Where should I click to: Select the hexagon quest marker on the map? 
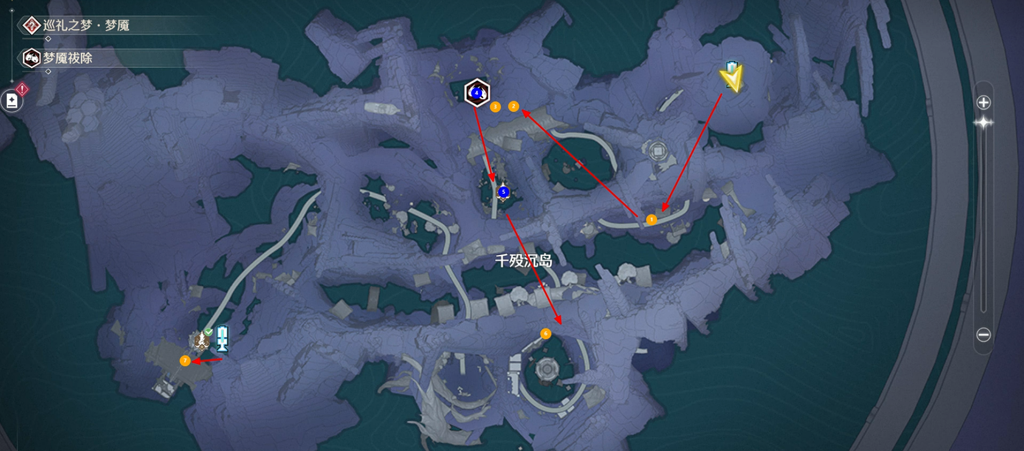pos(477,93)
